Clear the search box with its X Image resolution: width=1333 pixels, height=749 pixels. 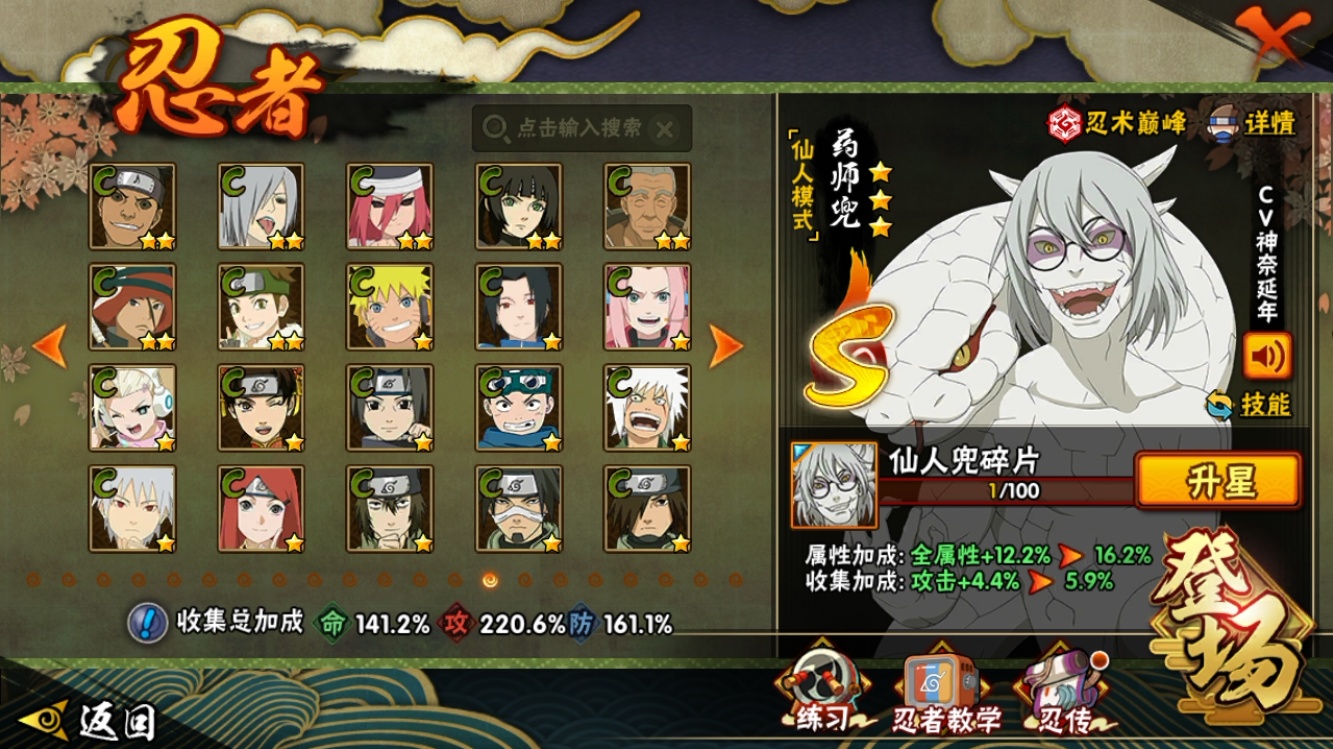tap(665, 129)
